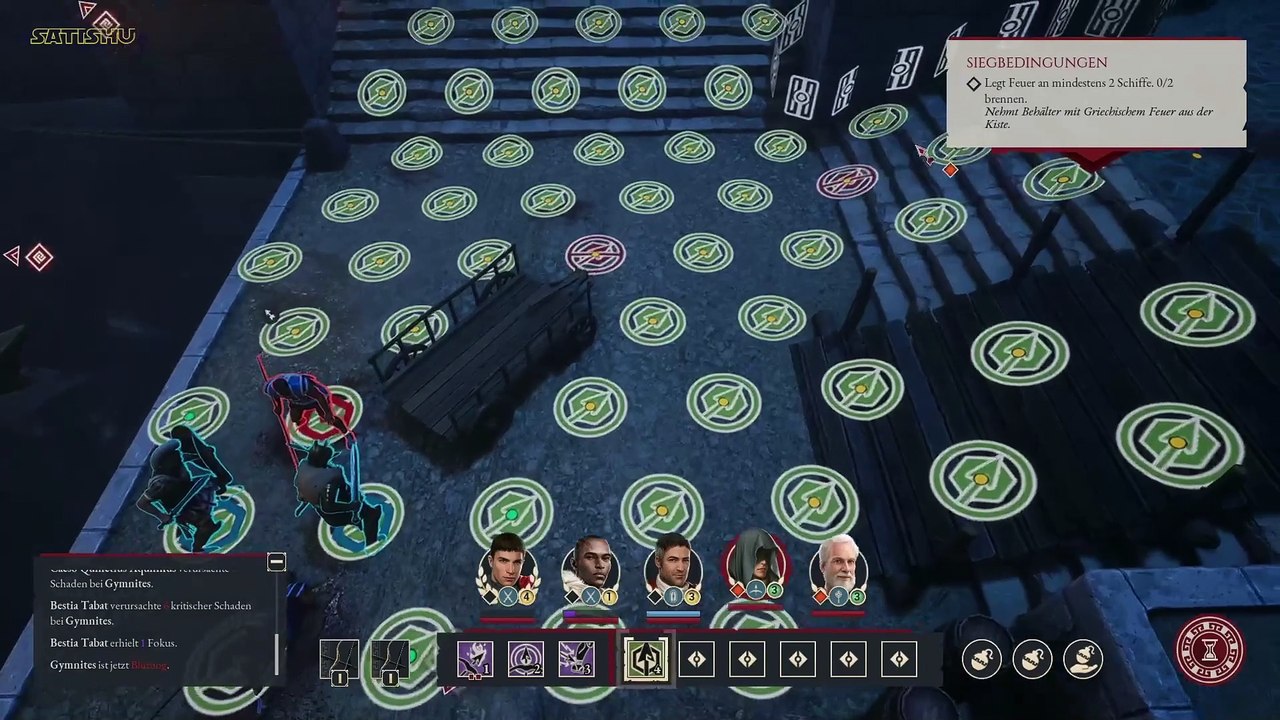Select the highlighted green move ability
Image resolution: width=1280 pixels, height=720 pixels.
tap(645, 659)
